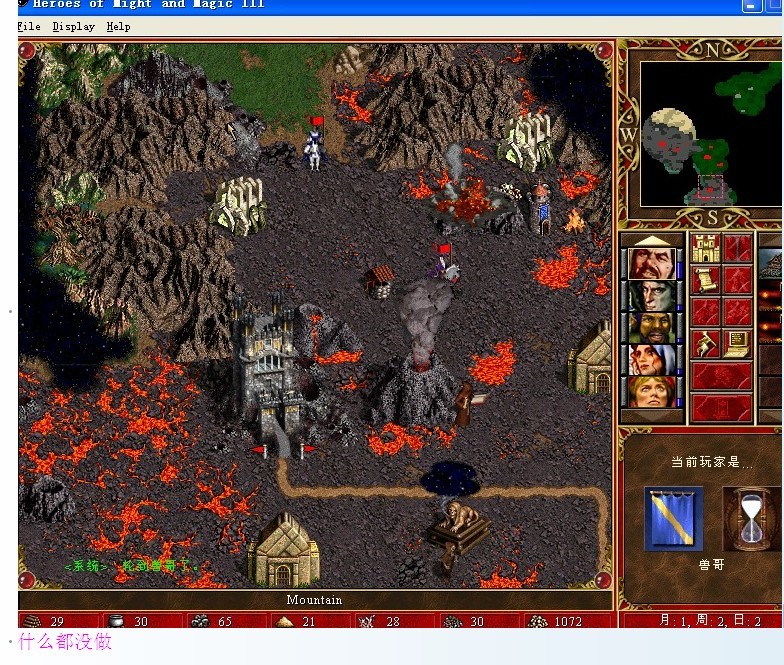This screenshot has width=784, height=665.
Task: Click the hourglass icon
Action: [x=751, y=520]
